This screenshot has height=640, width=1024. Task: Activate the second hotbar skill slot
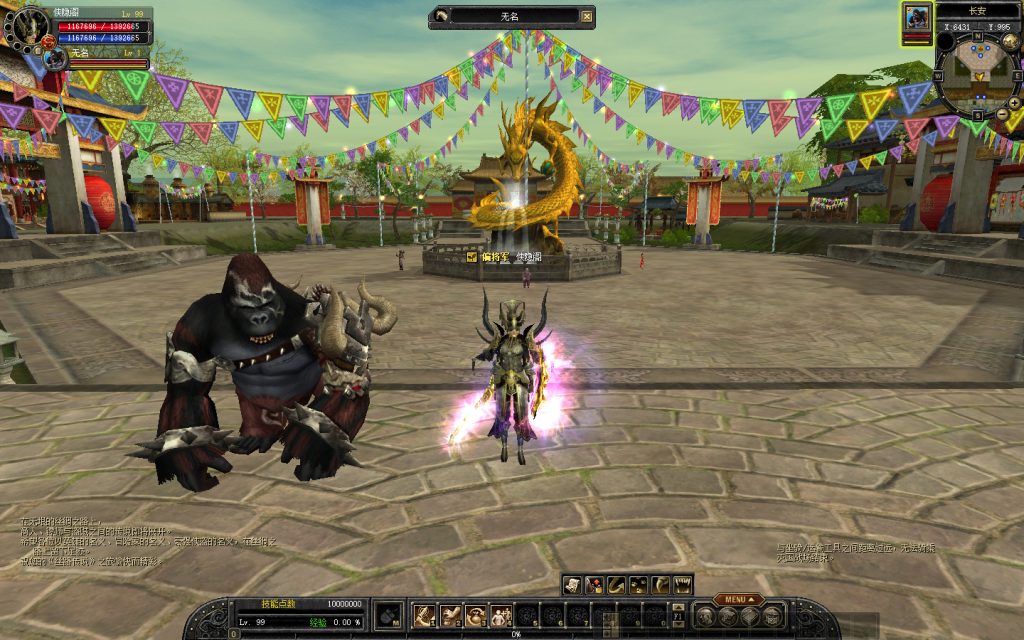coord(450,615)
